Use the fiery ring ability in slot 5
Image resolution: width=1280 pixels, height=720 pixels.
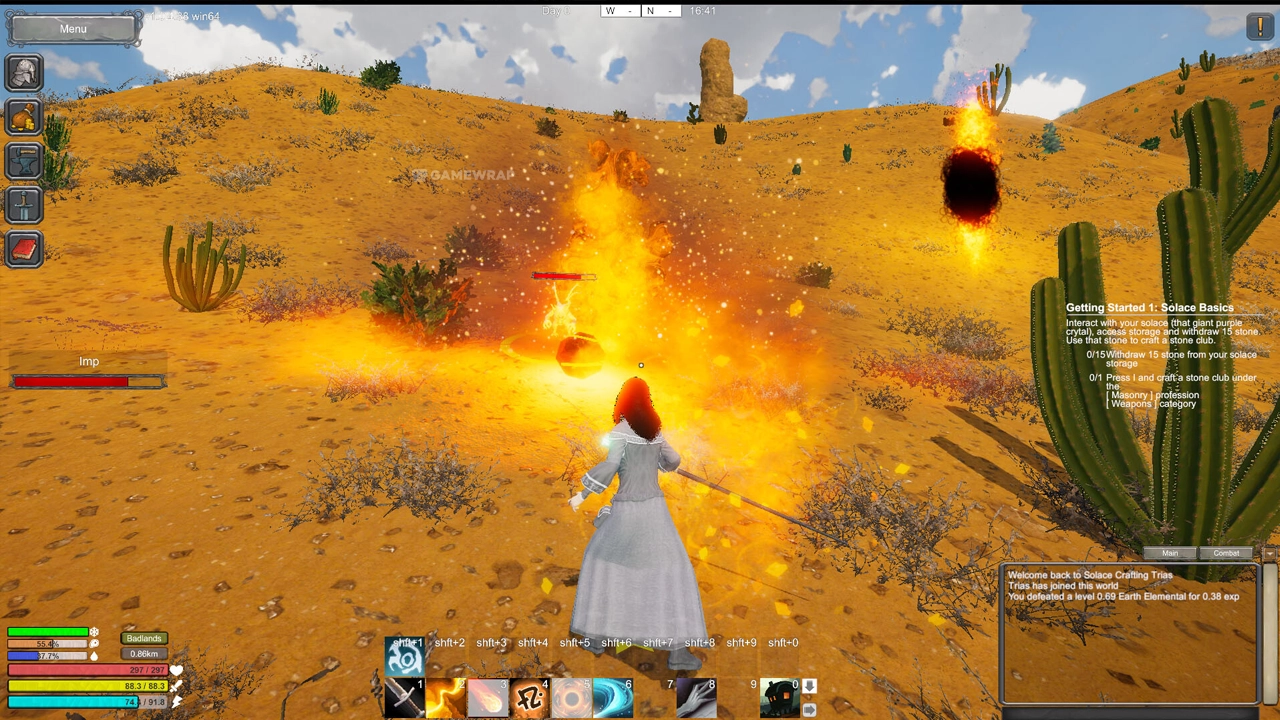(572, 698)
